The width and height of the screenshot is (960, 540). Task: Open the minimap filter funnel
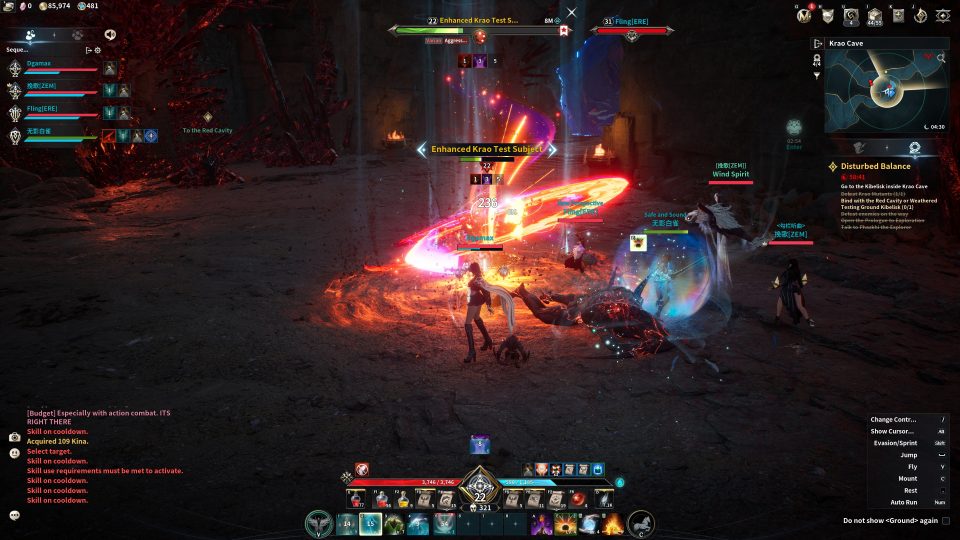click(x=817, y=76)
